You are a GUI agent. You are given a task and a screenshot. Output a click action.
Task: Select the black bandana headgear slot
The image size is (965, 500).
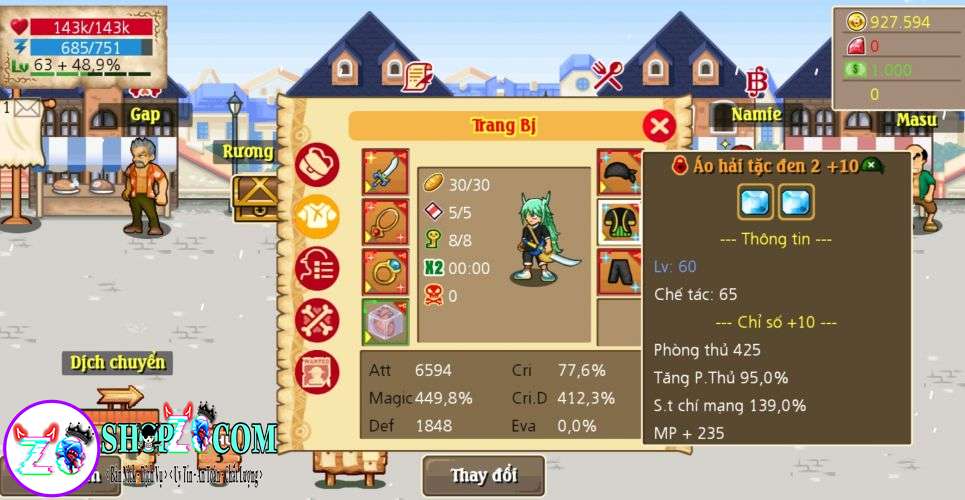click(619, 172)
